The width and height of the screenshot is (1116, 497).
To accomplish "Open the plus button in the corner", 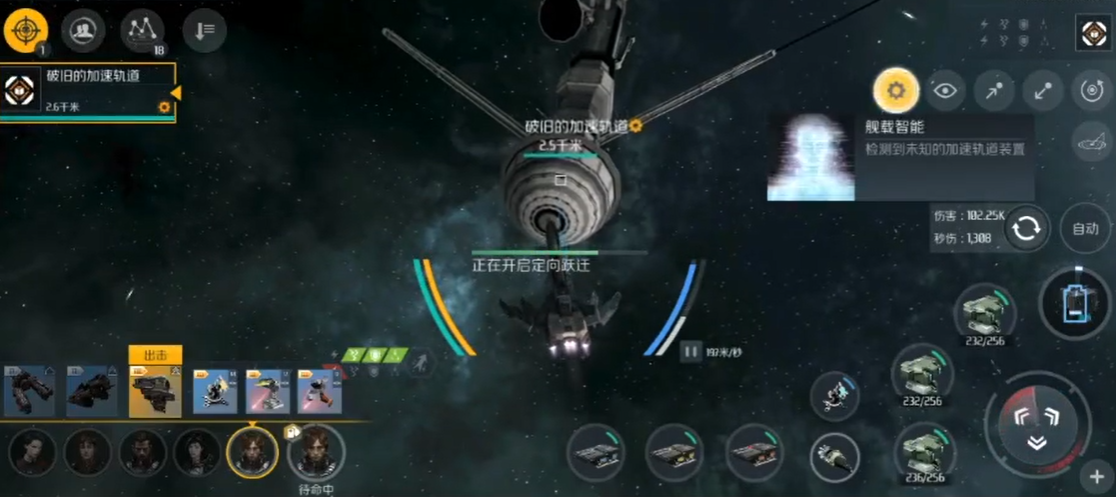I will pos(1096,476).
